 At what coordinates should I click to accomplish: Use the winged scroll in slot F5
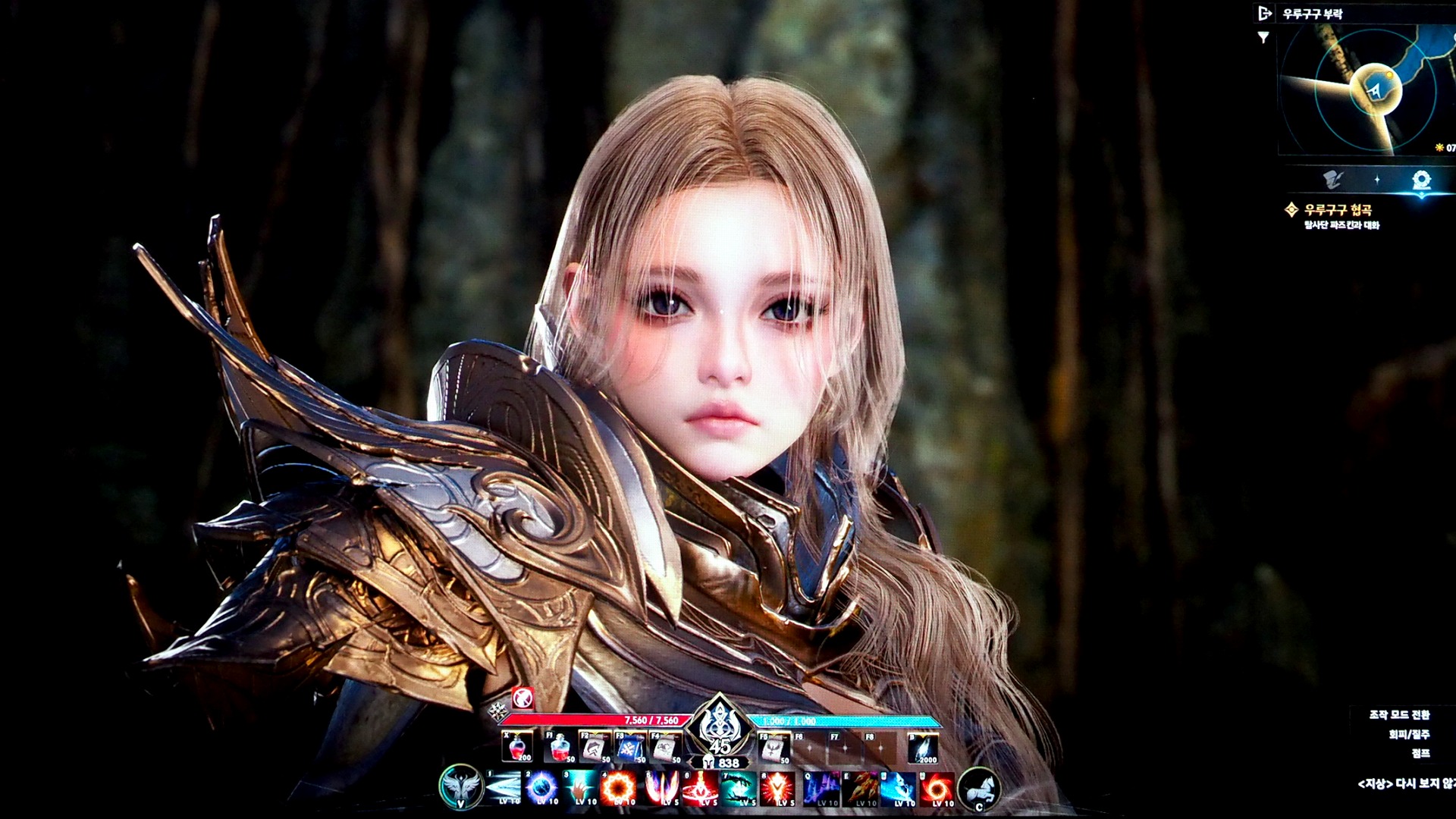pyautogui.click(x=773, y=748)
